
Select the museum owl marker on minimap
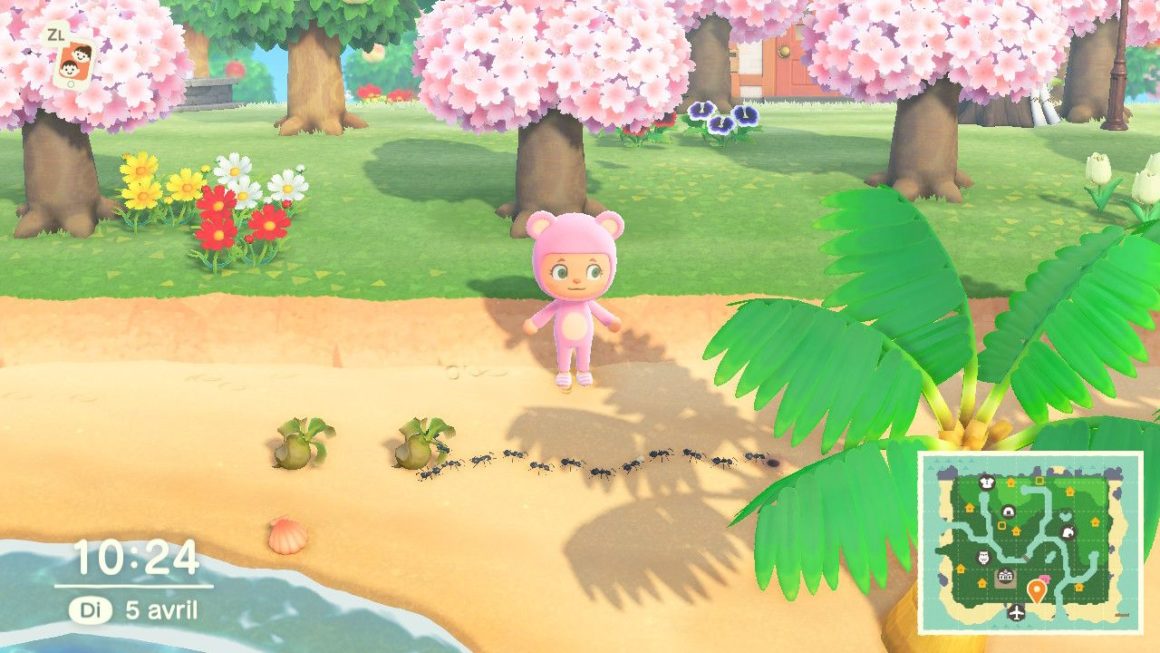pyautogui.click(x=981, y=558)
